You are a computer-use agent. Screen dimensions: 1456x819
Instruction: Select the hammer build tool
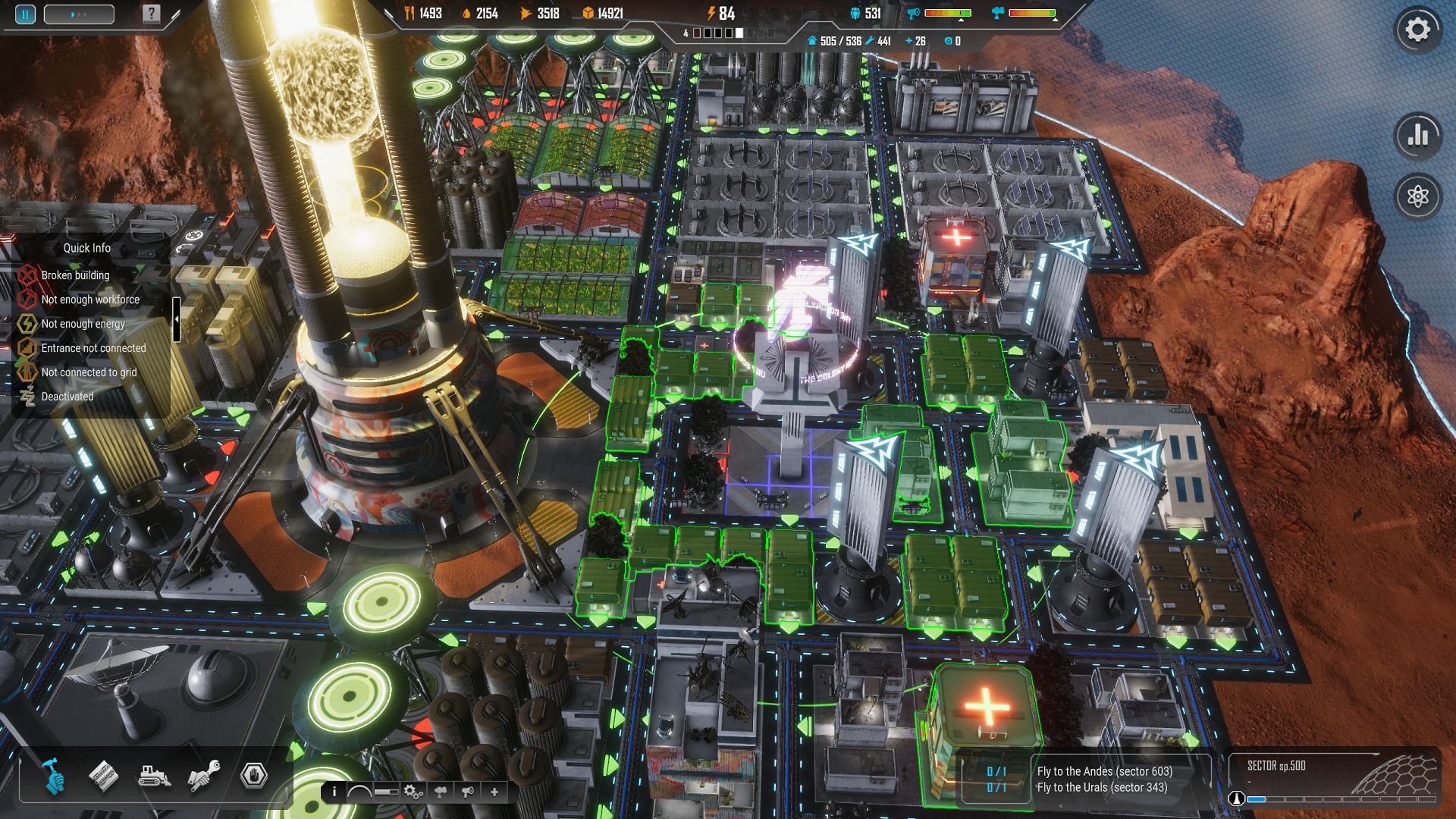pyautogui.click(x=53, y=775)
